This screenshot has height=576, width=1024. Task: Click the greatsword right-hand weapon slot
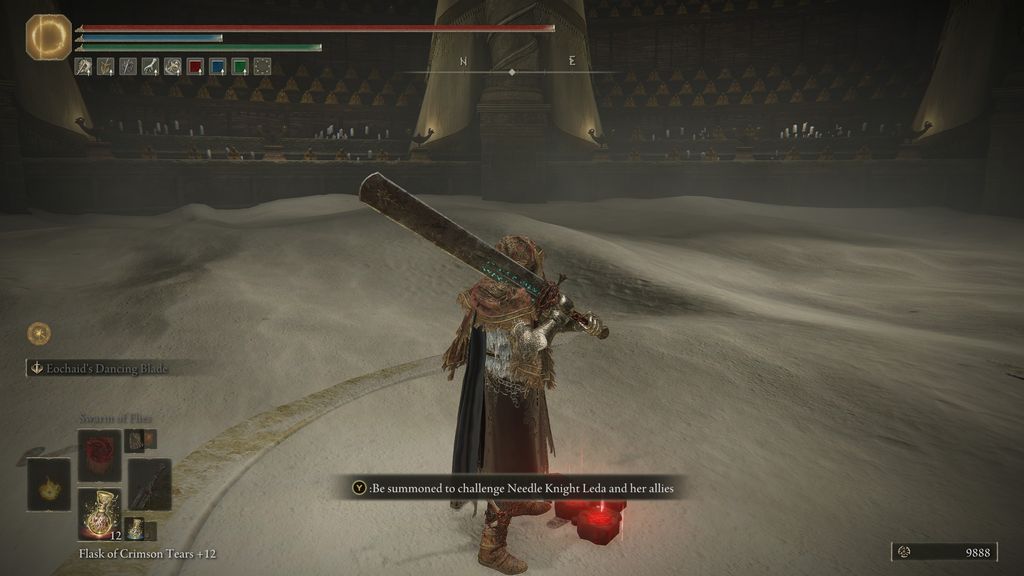149,484
